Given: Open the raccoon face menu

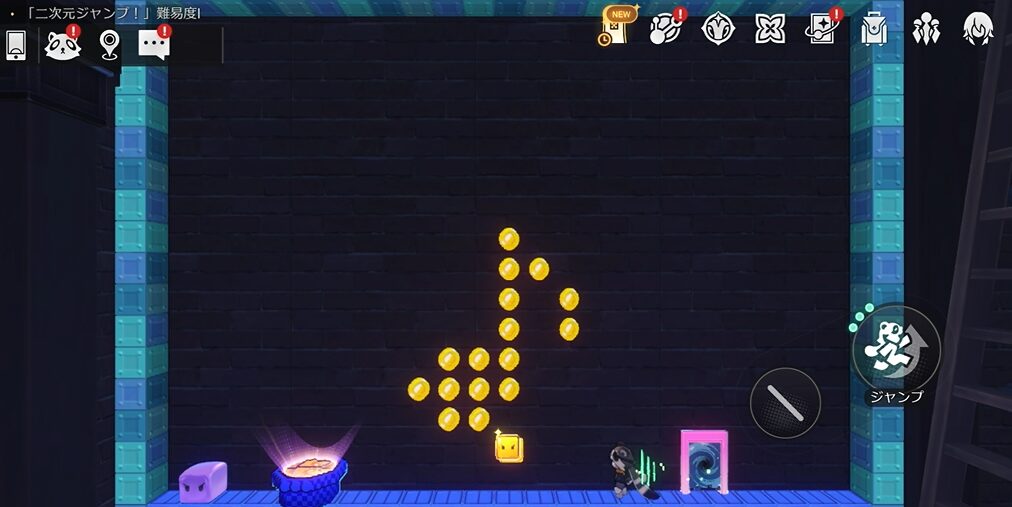Looking at the screenshot, I should (62, 45).
